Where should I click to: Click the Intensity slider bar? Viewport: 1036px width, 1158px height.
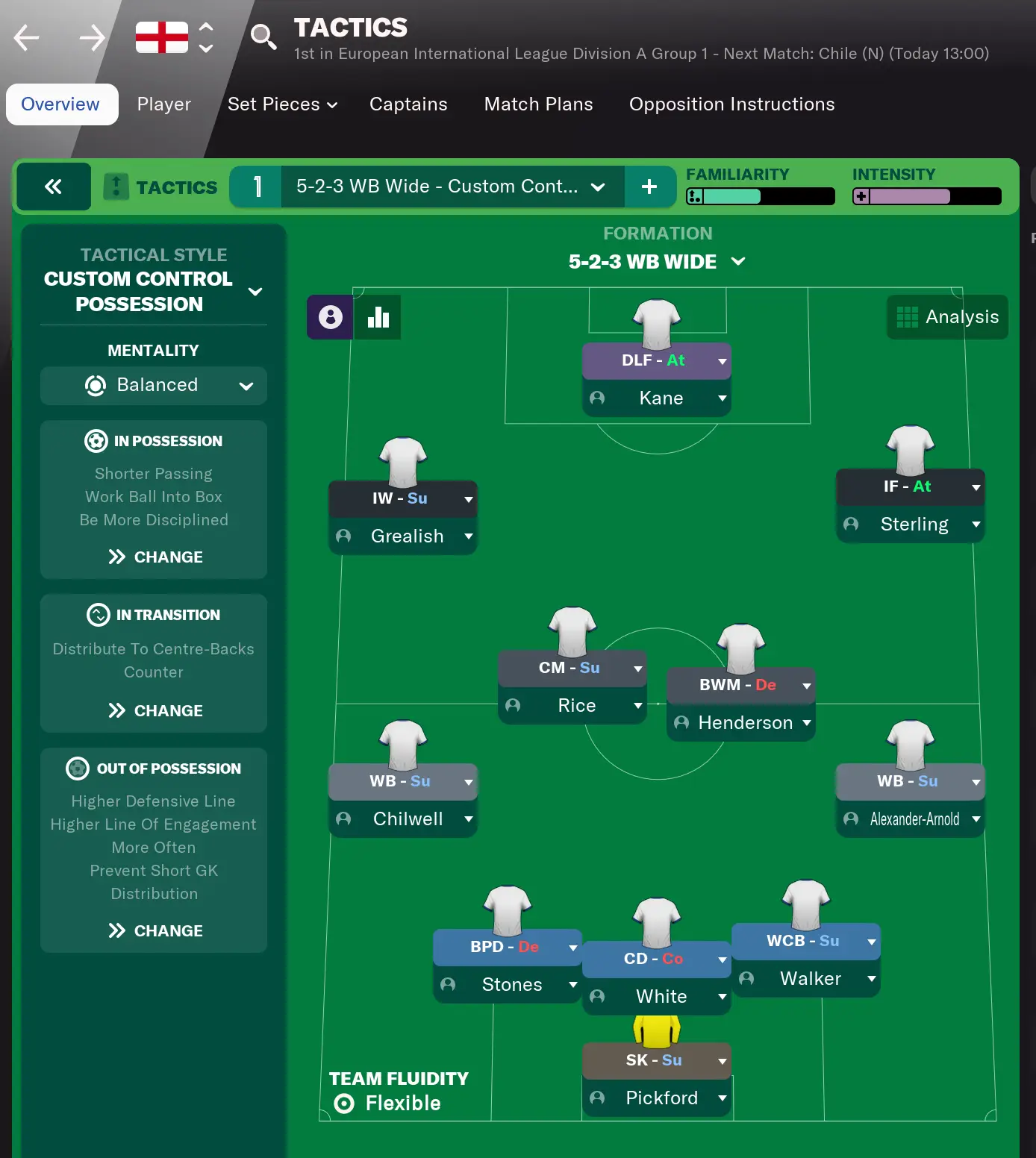pyautogui.click(x=926, y=196)
